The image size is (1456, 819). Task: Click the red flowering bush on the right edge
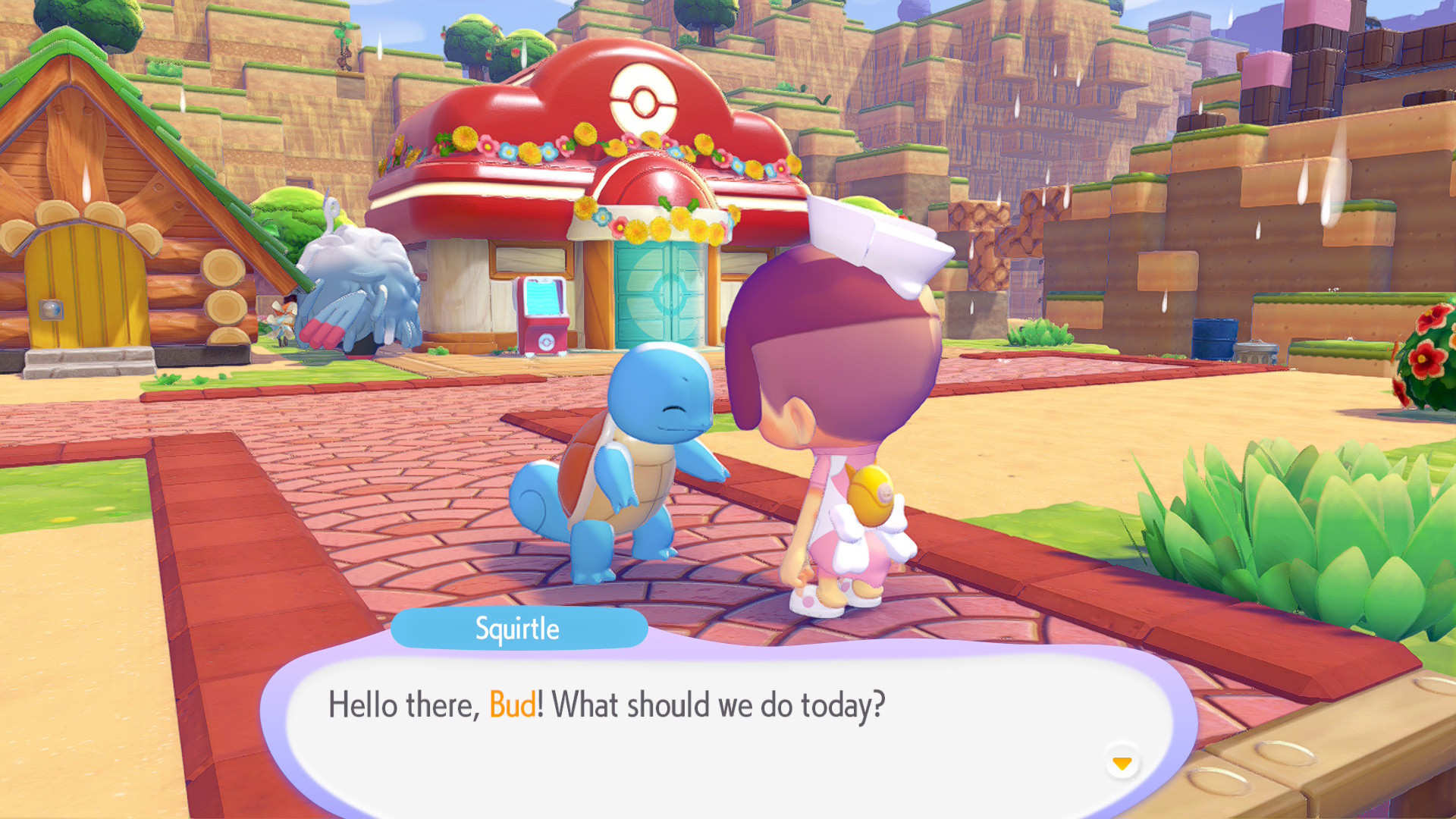point(1429,356)
